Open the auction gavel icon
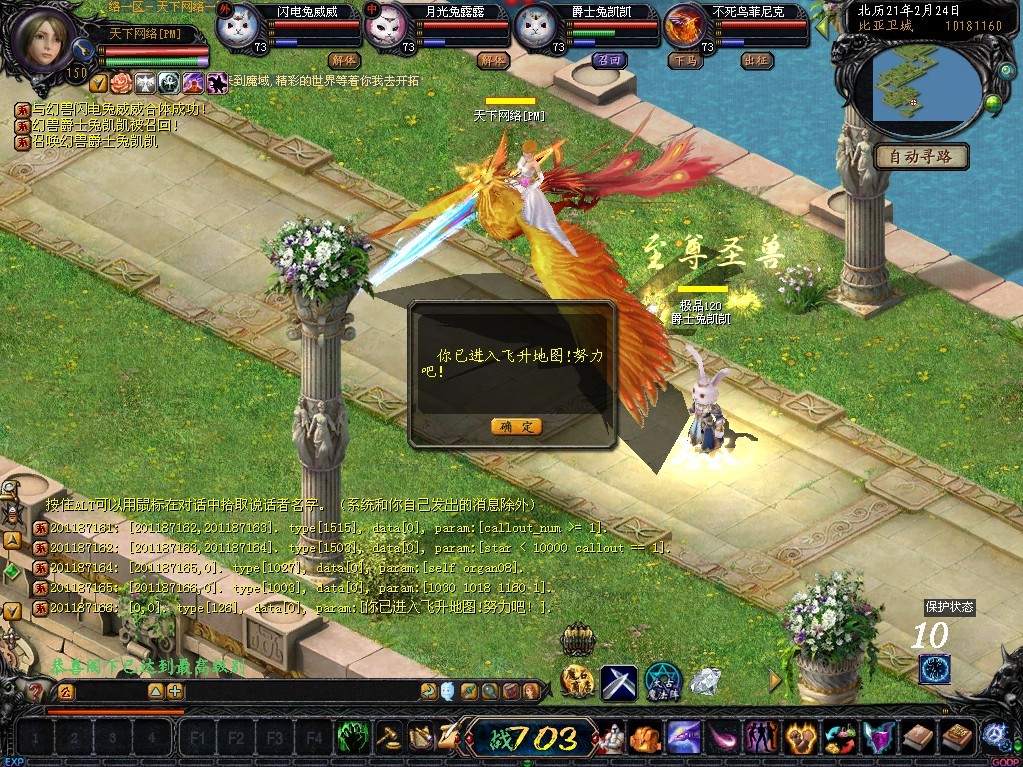This screenshot has width=1023, height=767. 389,737
